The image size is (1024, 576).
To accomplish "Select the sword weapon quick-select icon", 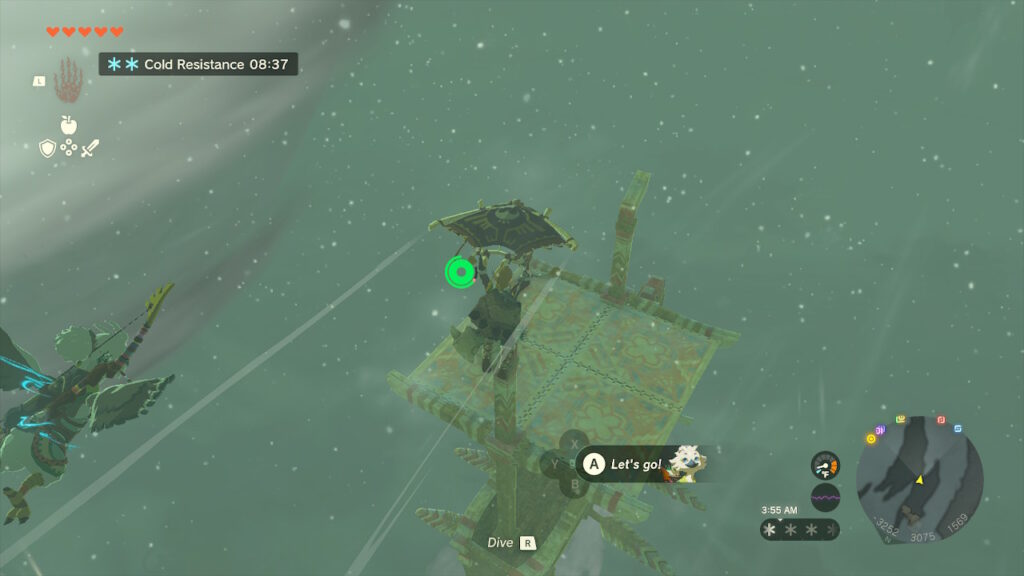I will pos(91,148).
